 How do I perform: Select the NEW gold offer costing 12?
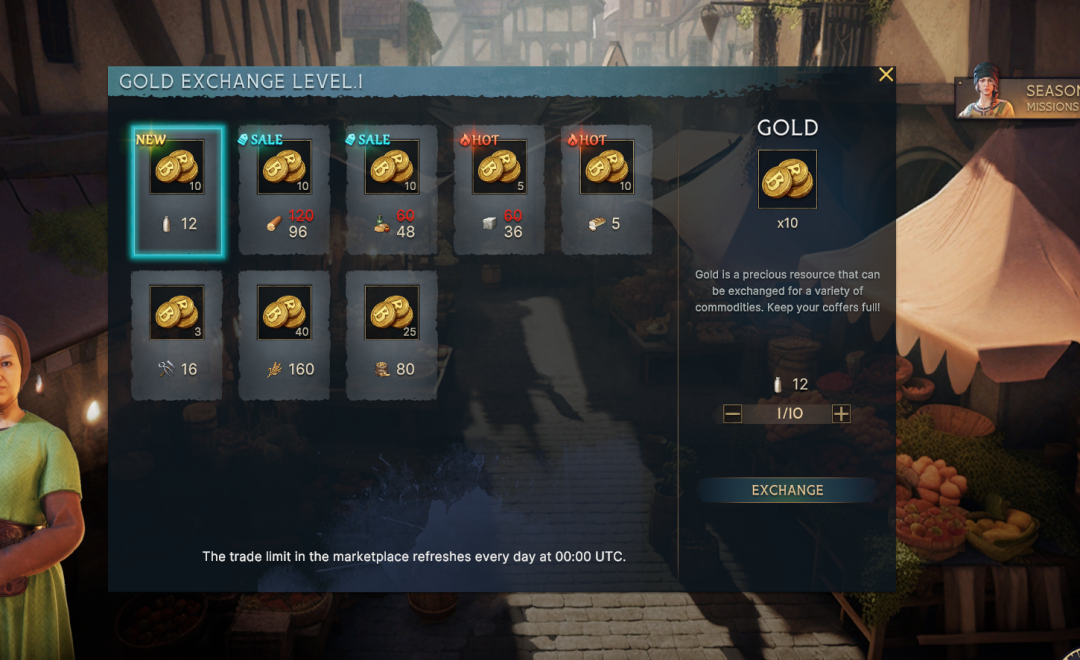(x=177, y=190)
